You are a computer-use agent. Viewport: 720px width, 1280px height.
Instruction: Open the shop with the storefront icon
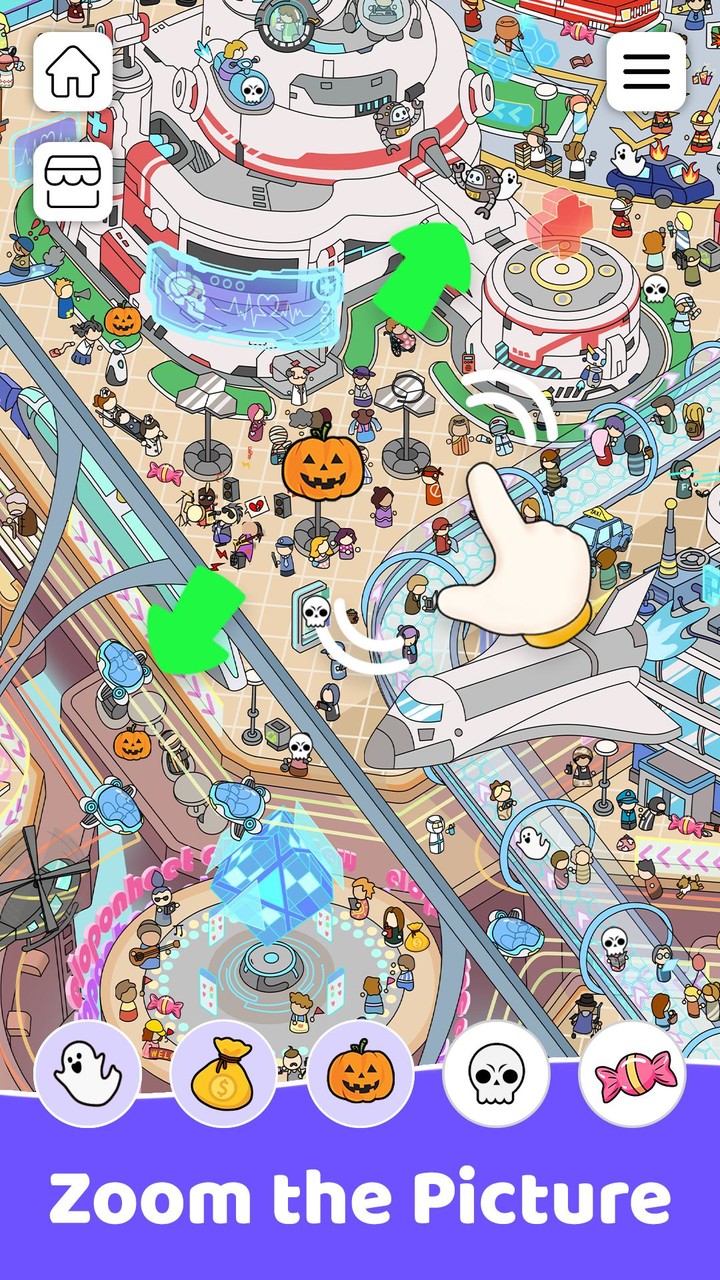point(73,181)
